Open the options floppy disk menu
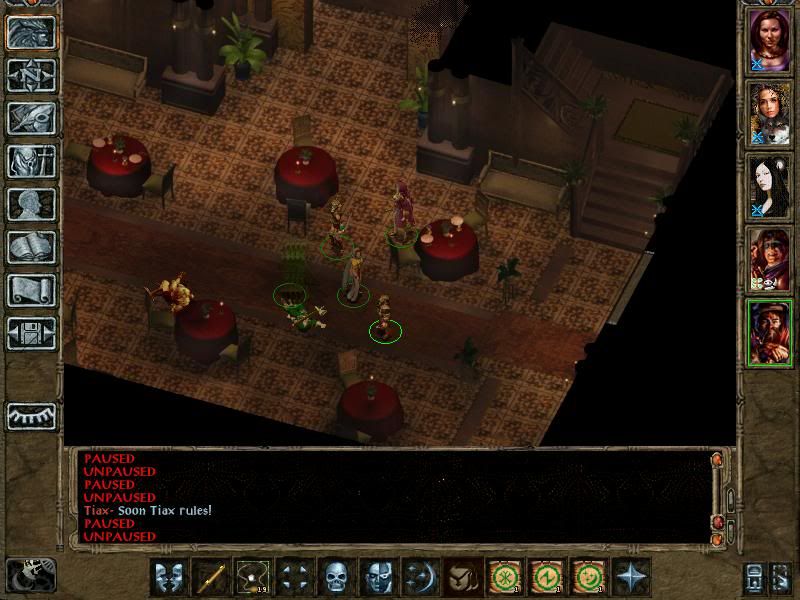This screenshot has width=800, height=600. [31, 333]
